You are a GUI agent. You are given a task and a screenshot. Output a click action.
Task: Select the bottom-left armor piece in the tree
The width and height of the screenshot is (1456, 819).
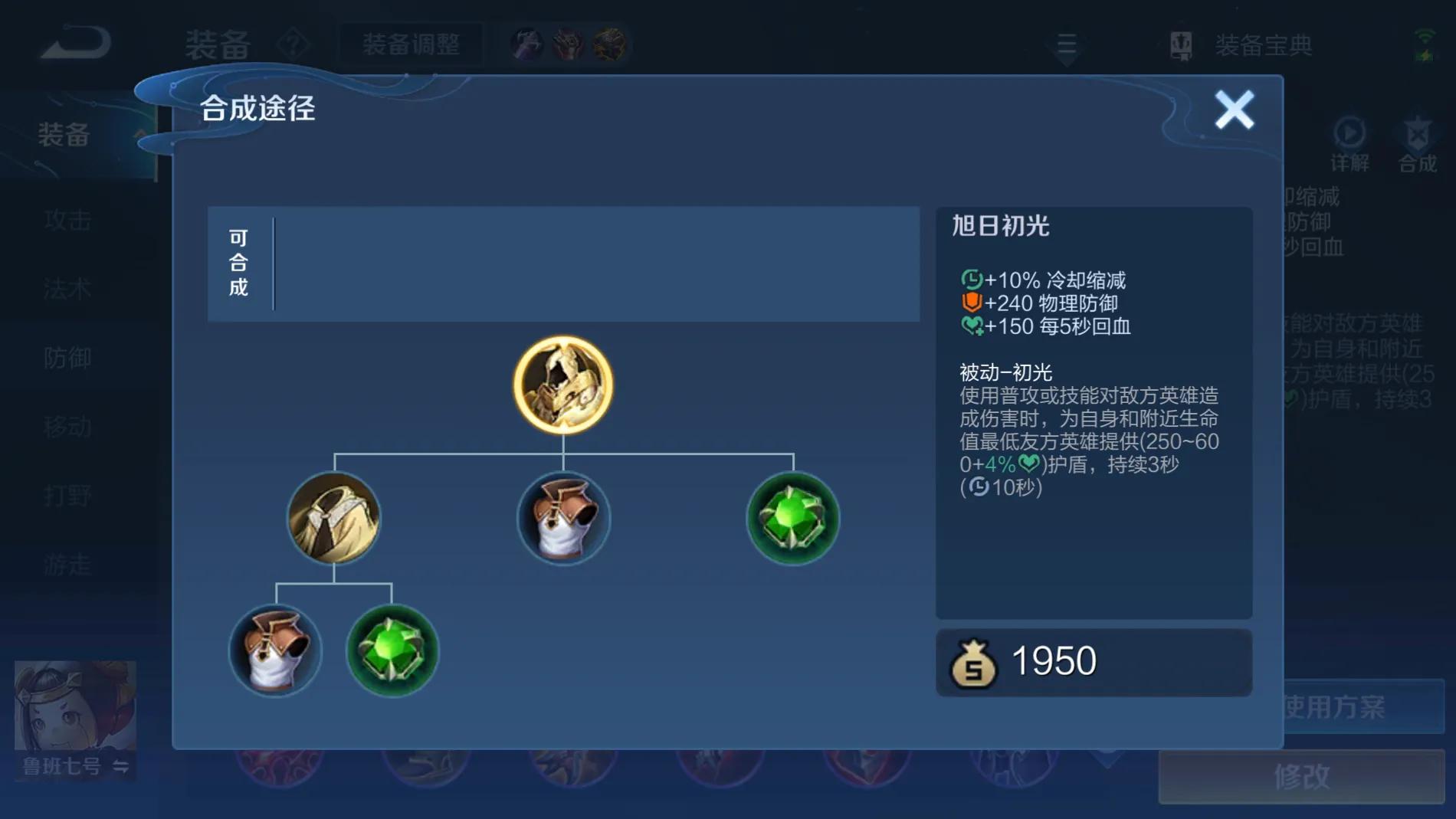(276, 652)
